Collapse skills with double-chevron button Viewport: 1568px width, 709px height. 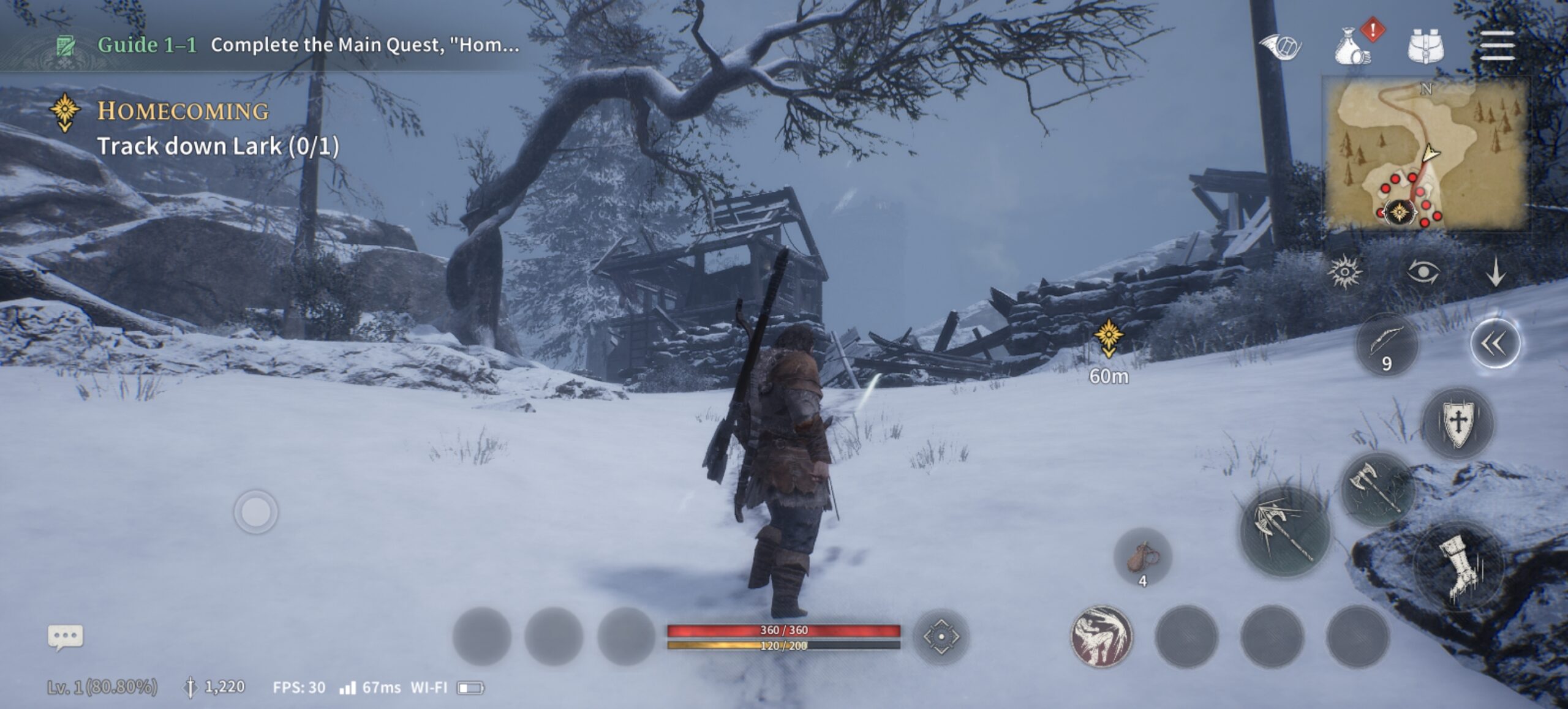[1494, 344]
